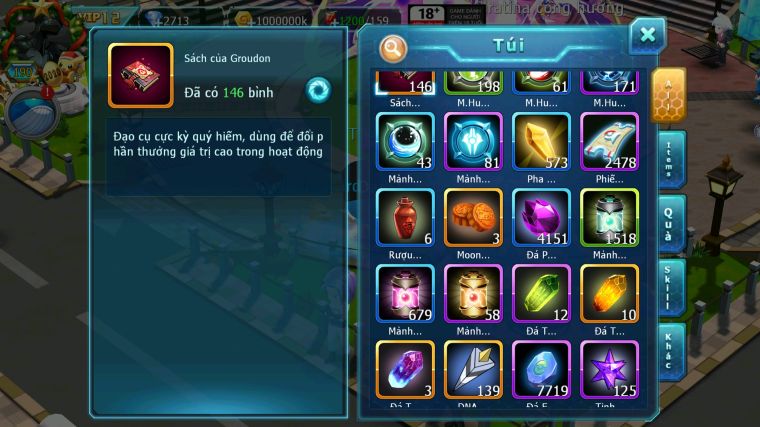Select the pink lantern shard with 679 count

pyautogui.click(x=405, y=293)
